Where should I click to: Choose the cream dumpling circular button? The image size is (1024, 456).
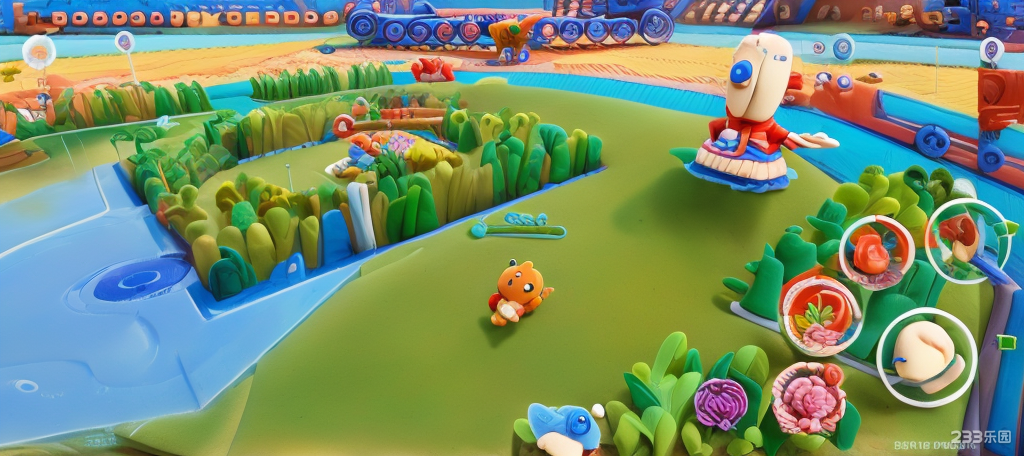point(926,356)
